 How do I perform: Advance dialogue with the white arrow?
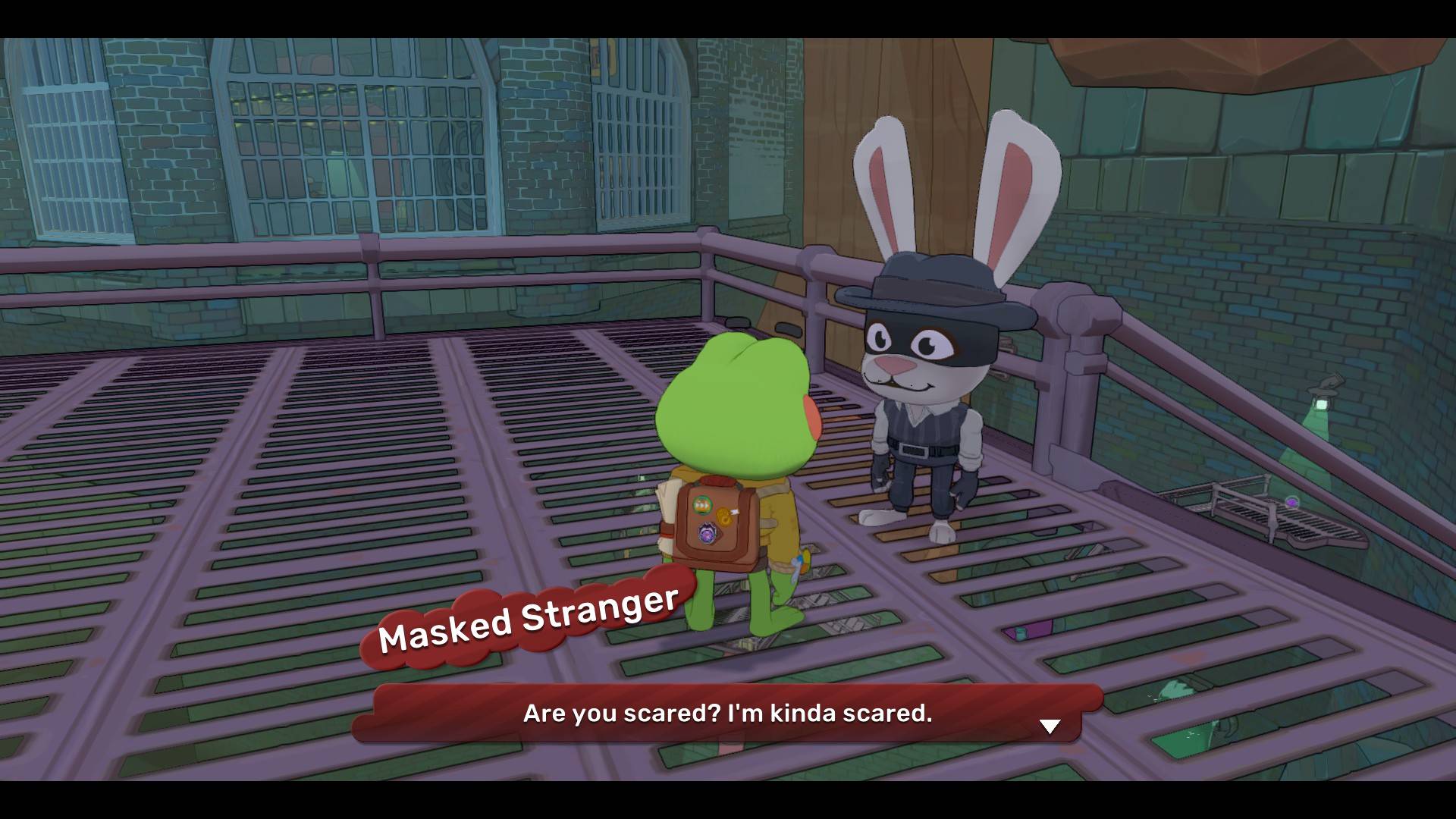[x=1050, y=726]
